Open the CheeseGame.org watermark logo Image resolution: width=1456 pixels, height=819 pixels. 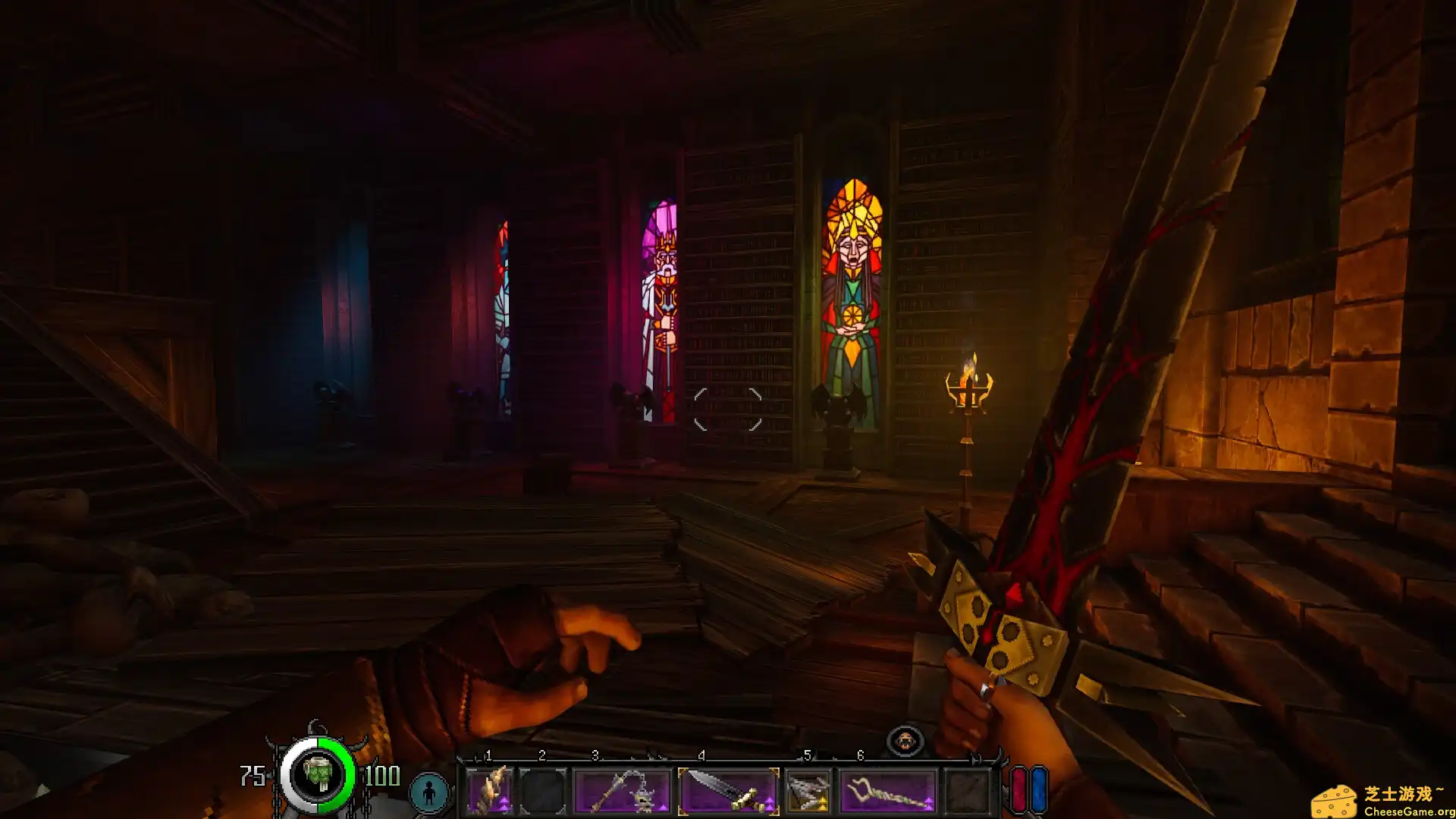(1382, 801)
